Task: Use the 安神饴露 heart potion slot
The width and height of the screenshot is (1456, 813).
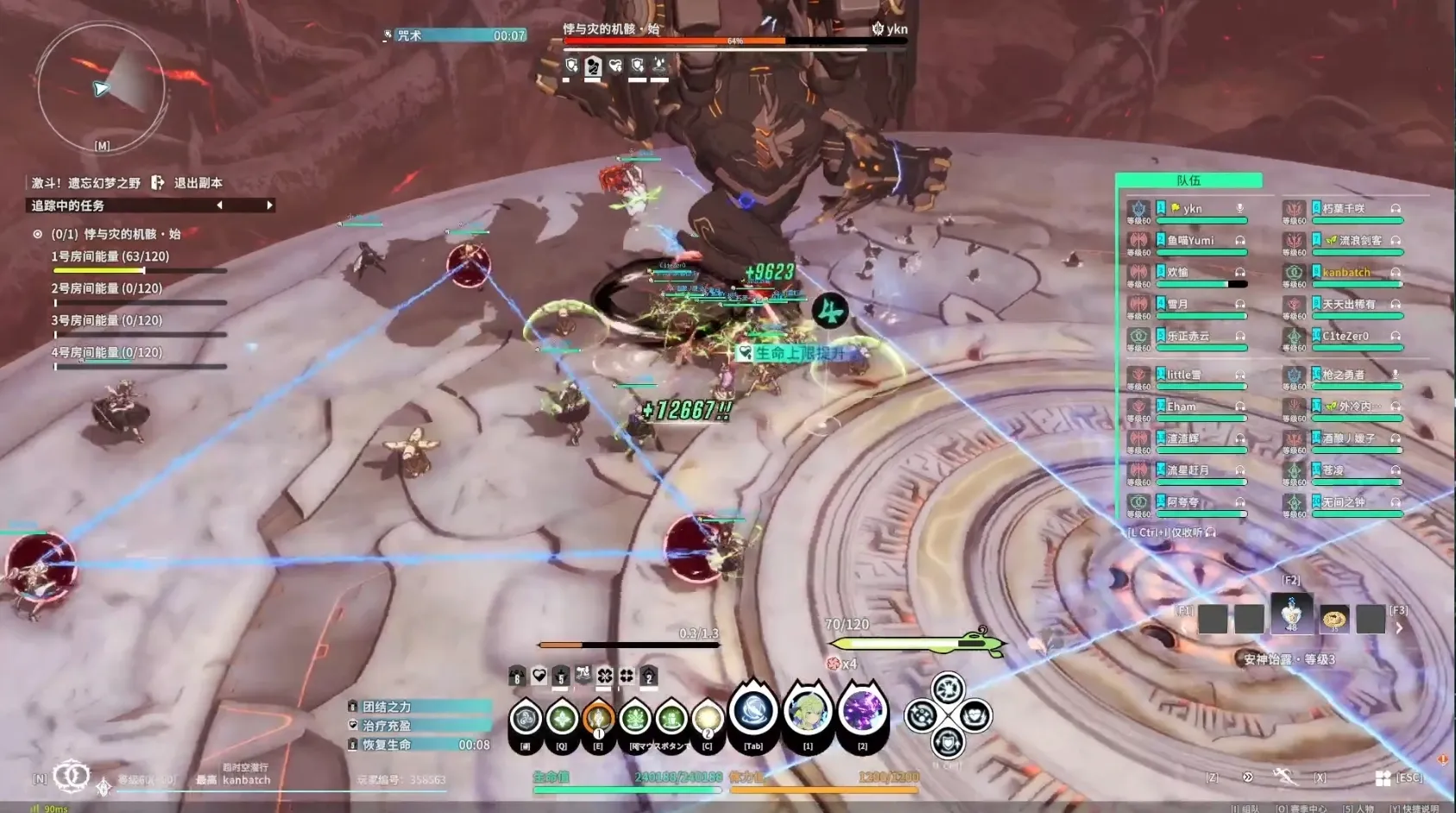Action: [x=1291, y=616]
